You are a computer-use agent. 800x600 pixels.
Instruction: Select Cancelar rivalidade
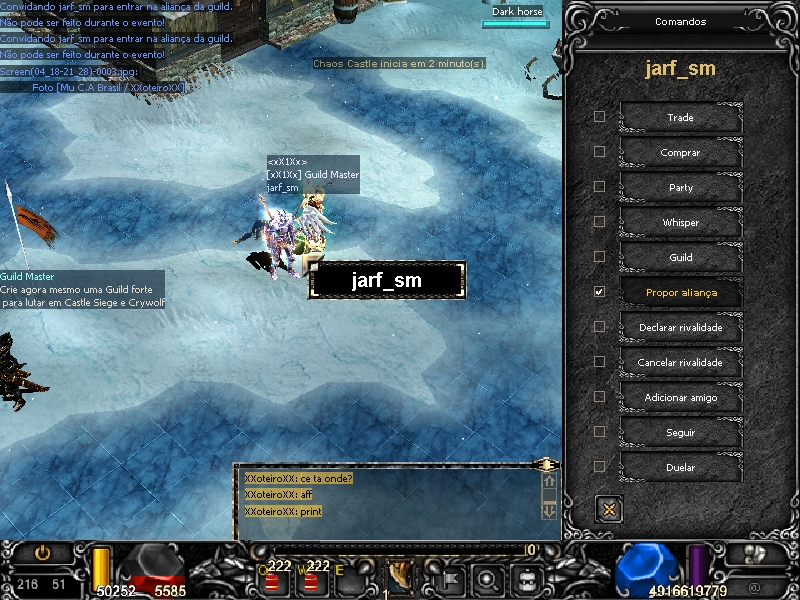pyautogui.click(x=680, y=362)
